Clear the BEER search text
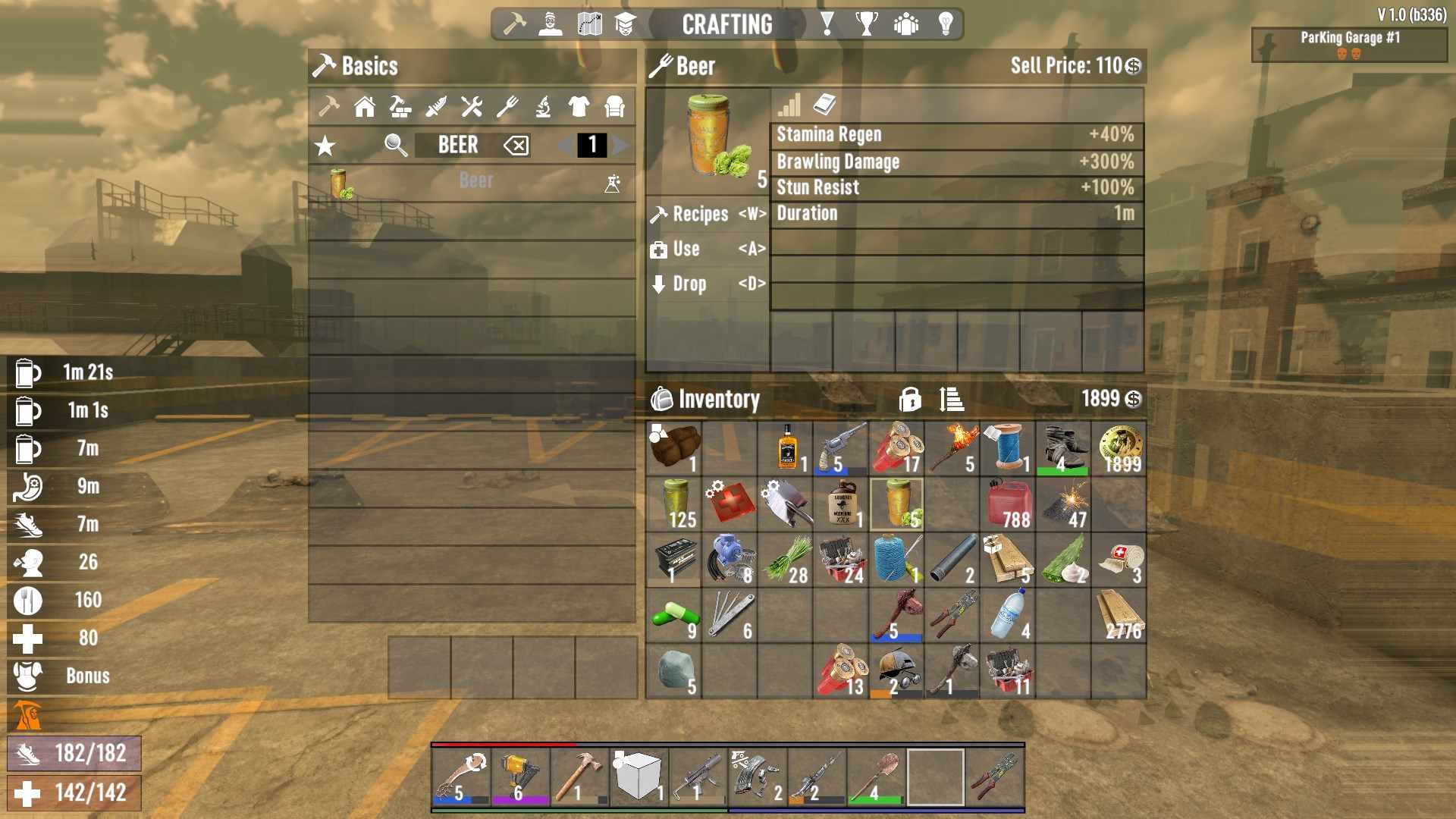 pos(516,145)
